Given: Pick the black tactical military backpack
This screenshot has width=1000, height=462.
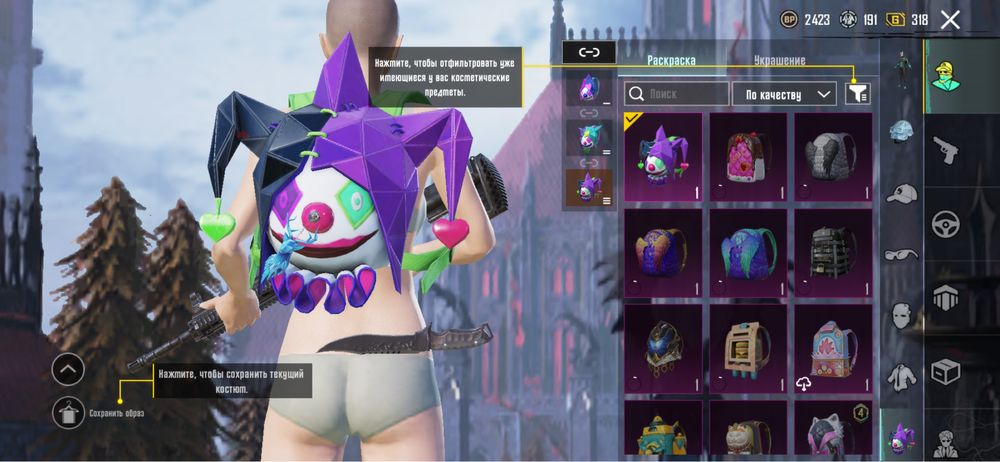Looking at the screenshot, I should 833,252.
